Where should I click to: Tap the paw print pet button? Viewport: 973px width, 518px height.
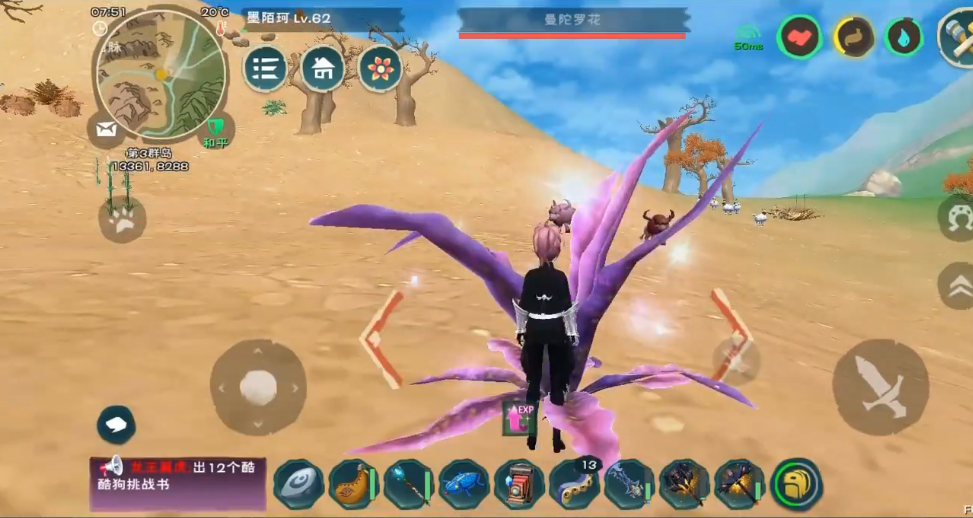[122, 219]
